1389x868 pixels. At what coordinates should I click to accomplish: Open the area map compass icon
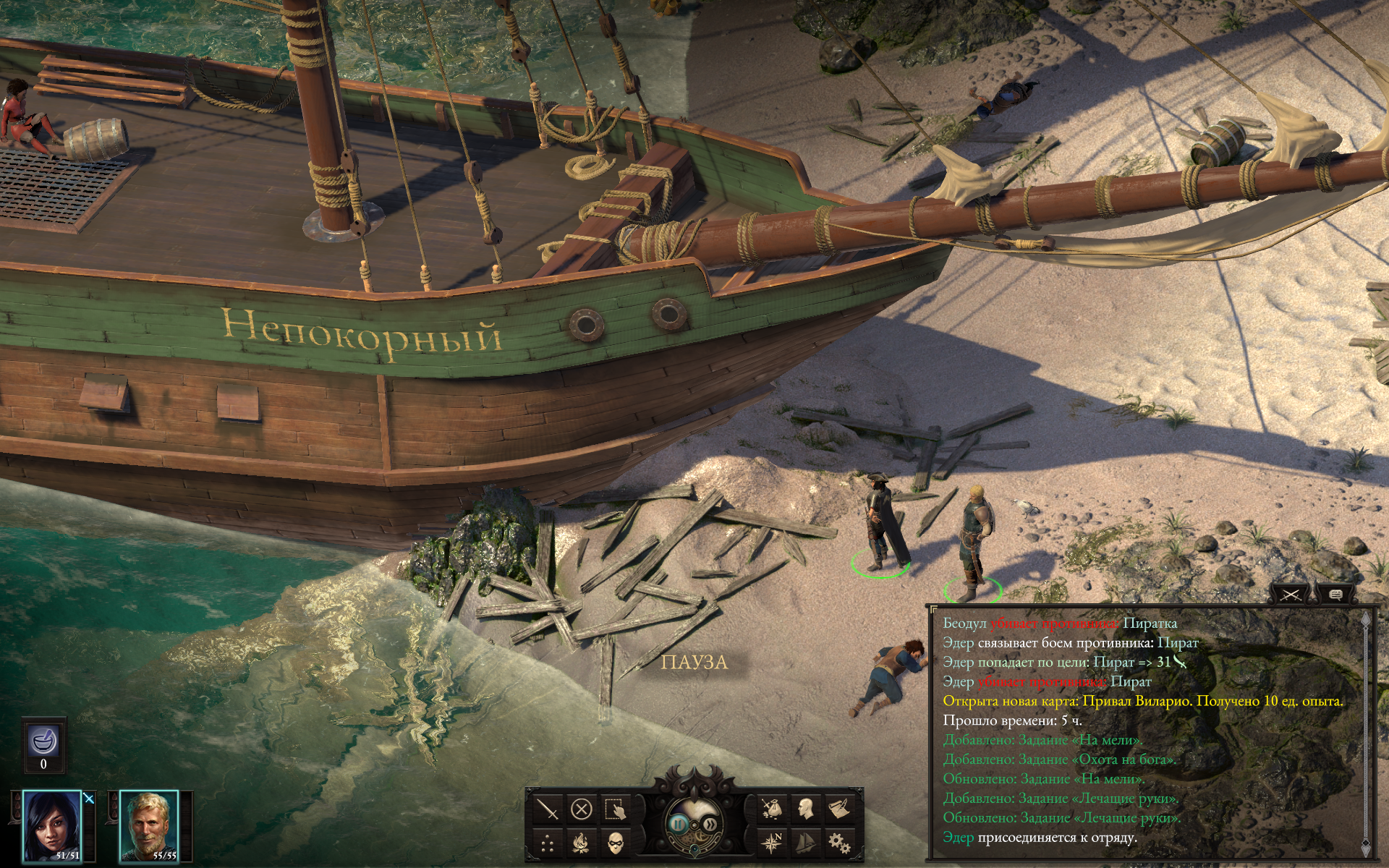click(772, 843)
